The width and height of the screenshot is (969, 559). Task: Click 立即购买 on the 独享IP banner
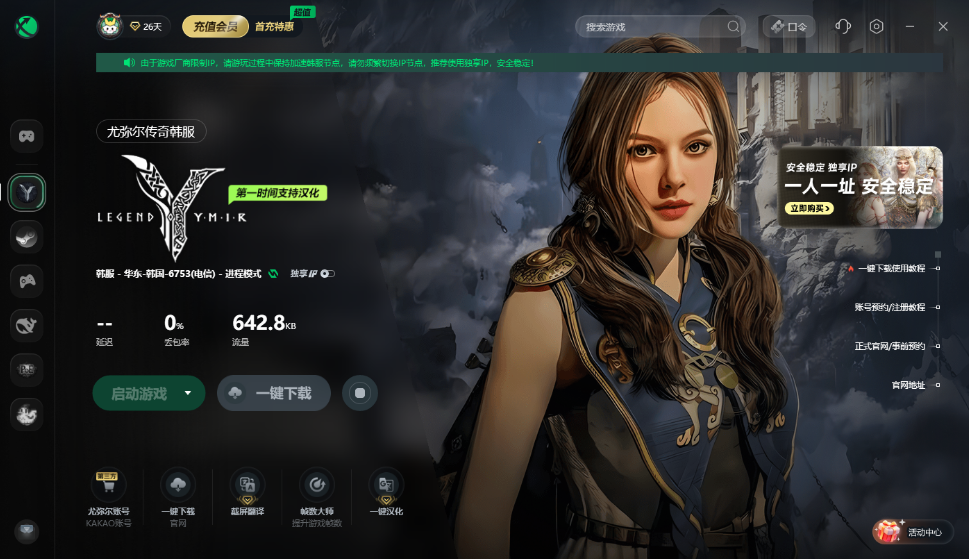[809, 209]
